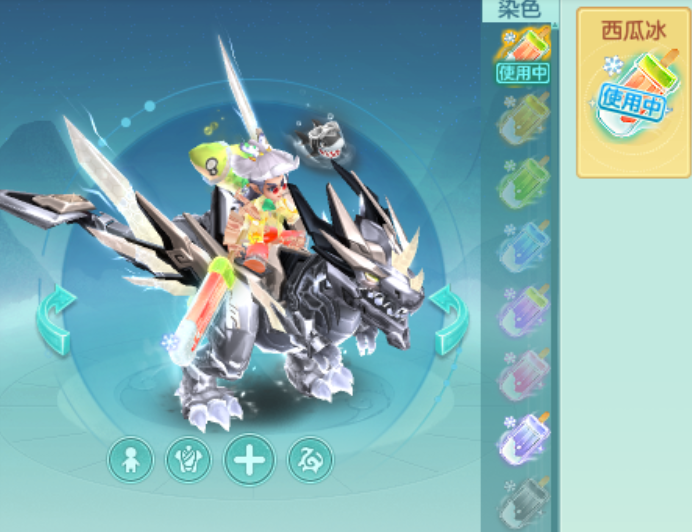
Task: Select the in-use watermelon popsicle in the dye list
Action: tap(523, 54)
